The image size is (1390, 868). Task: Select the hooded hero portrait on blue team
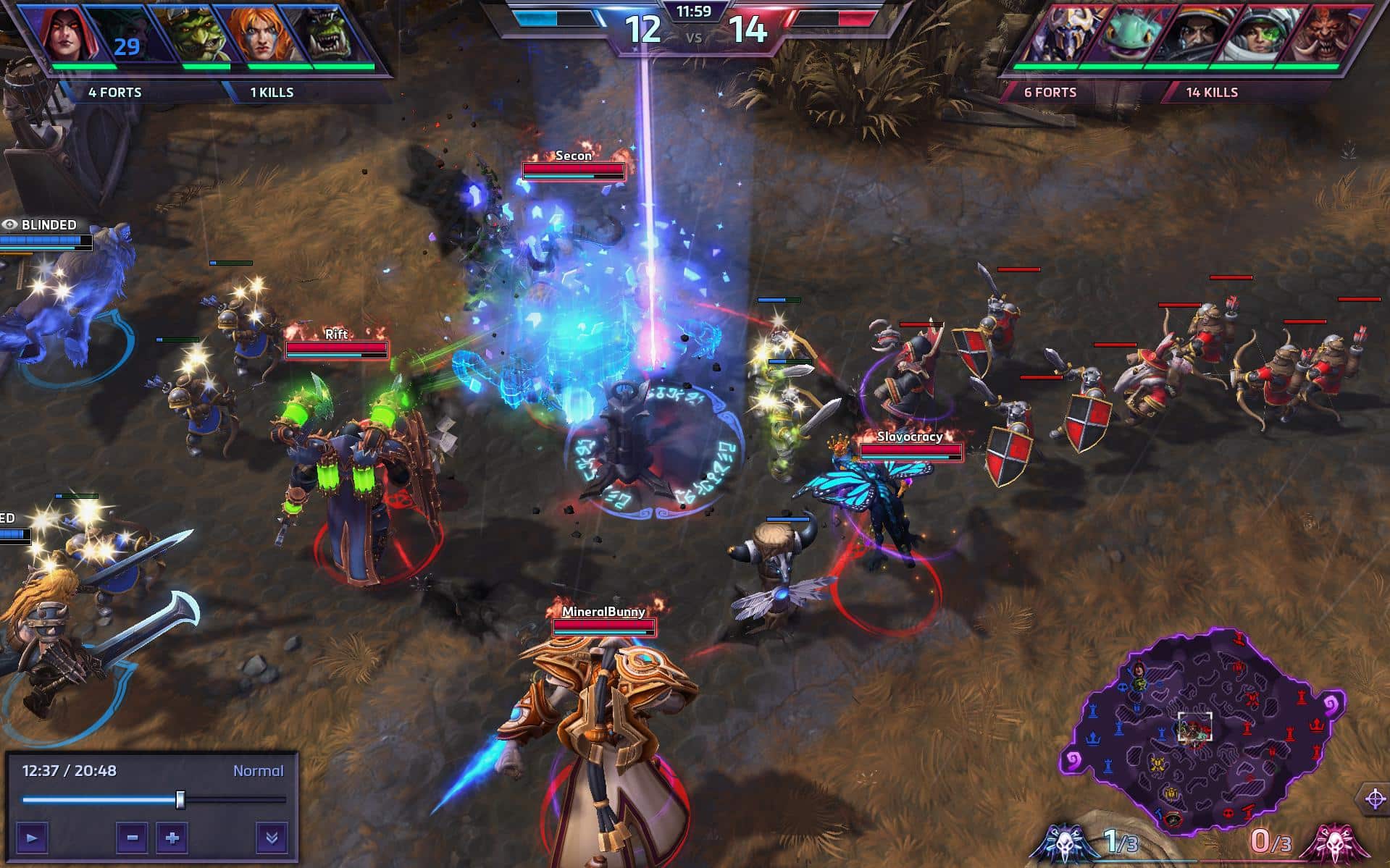(x=64, y=33)
